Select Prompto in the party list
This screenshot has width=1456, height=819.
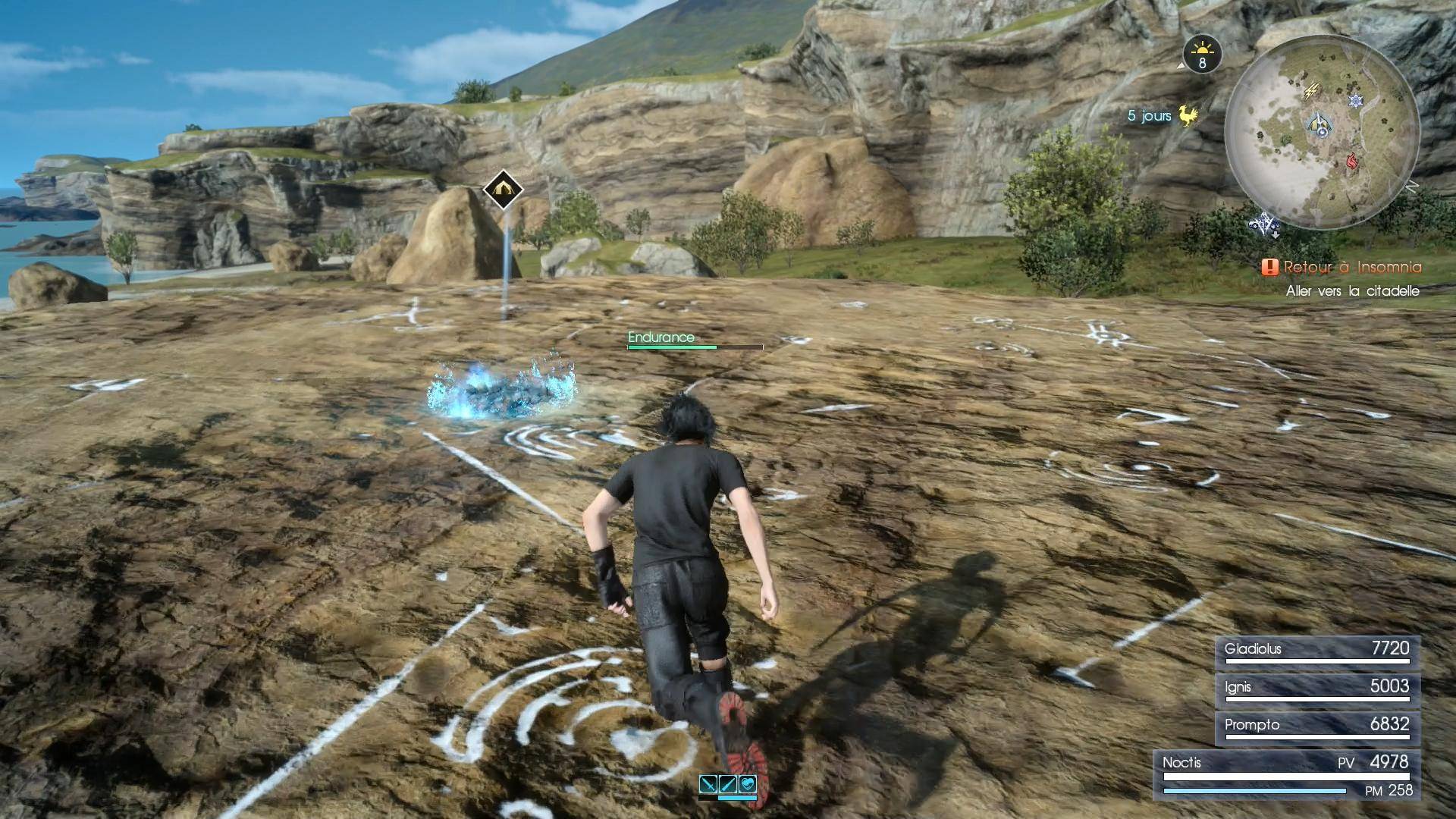(1317, 726)
